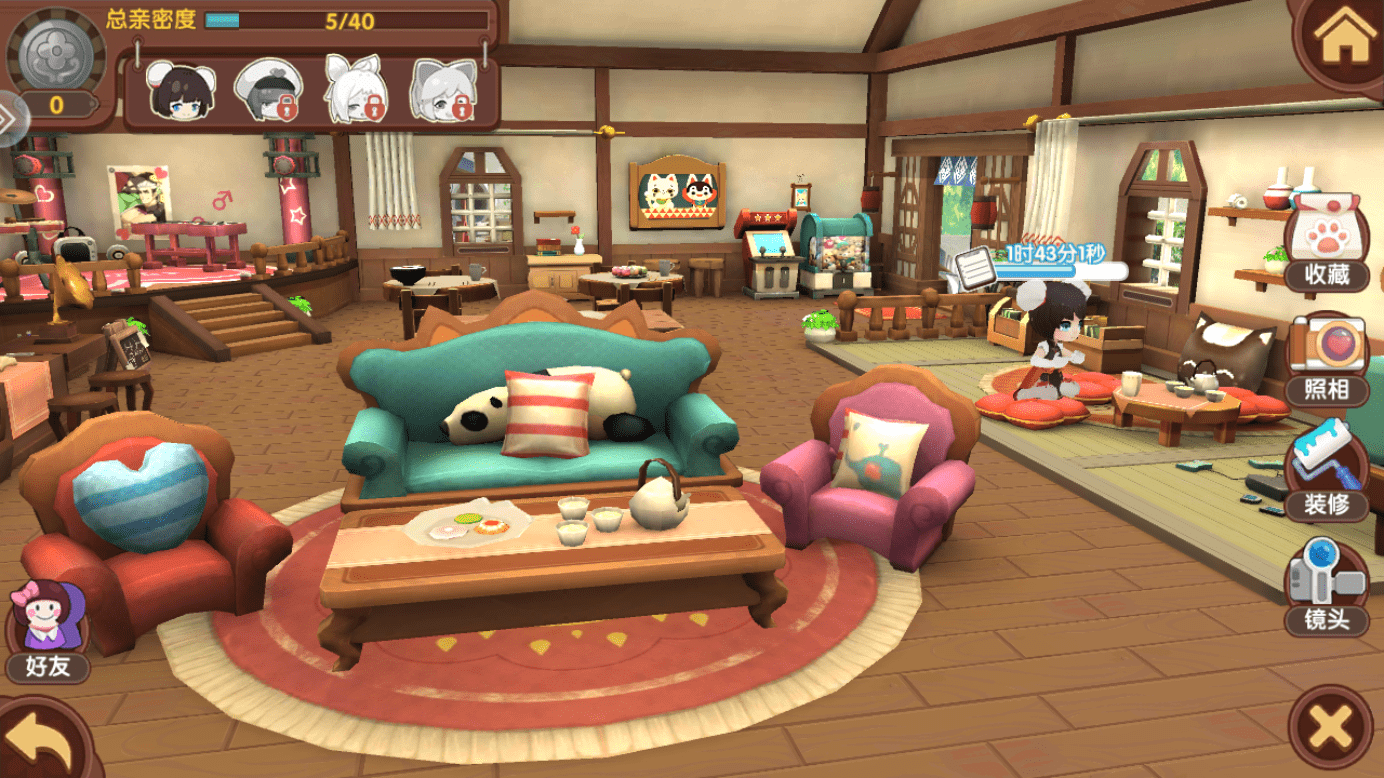Tap the 照相 camera photo button
The width and height of the screenshot is (1384, 778).
click(x=1327, y=360)
